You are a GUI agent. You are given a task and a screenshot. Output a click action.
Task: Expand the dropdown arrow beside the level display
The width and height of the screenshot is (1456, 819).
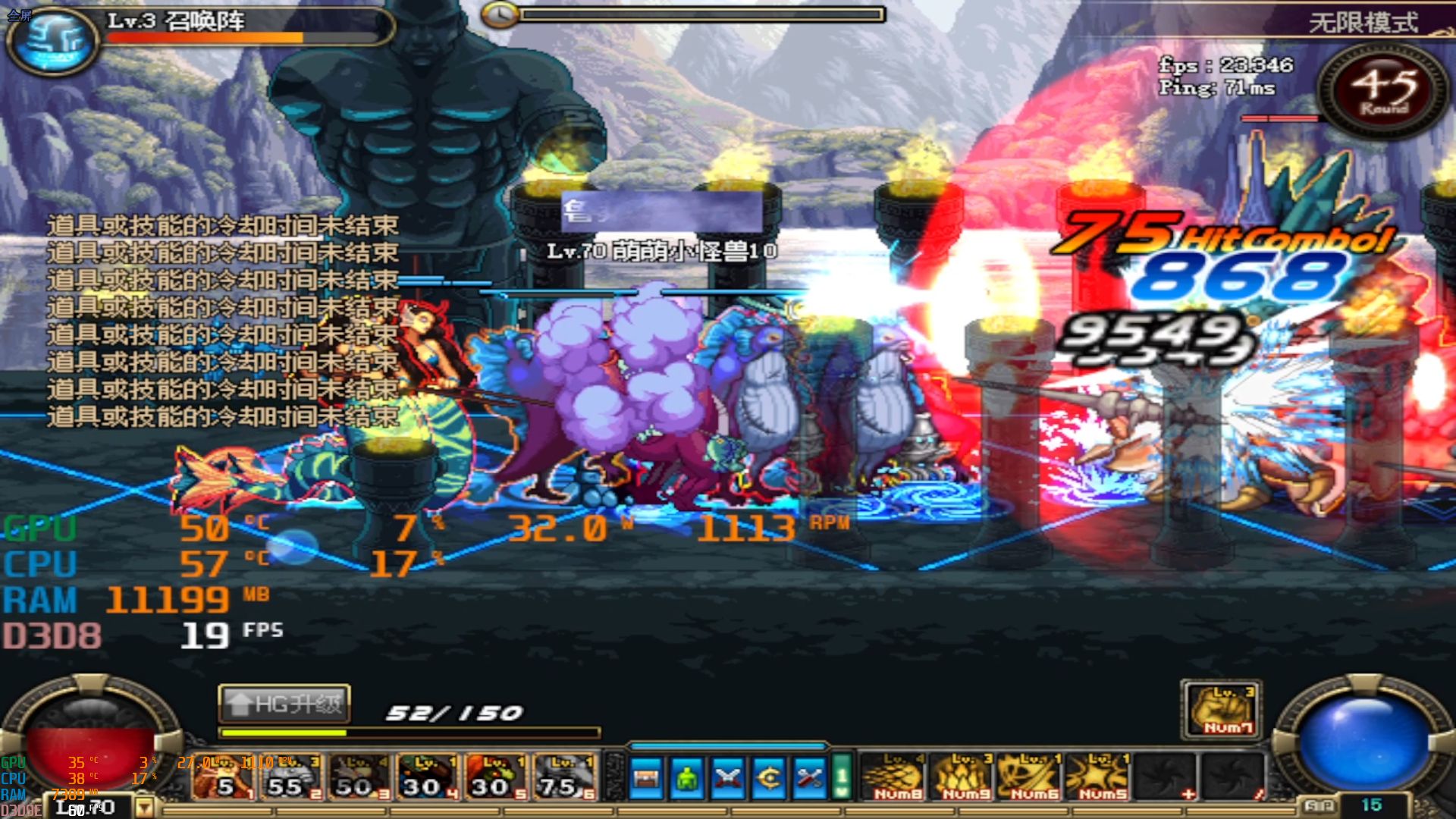[143, 808]
